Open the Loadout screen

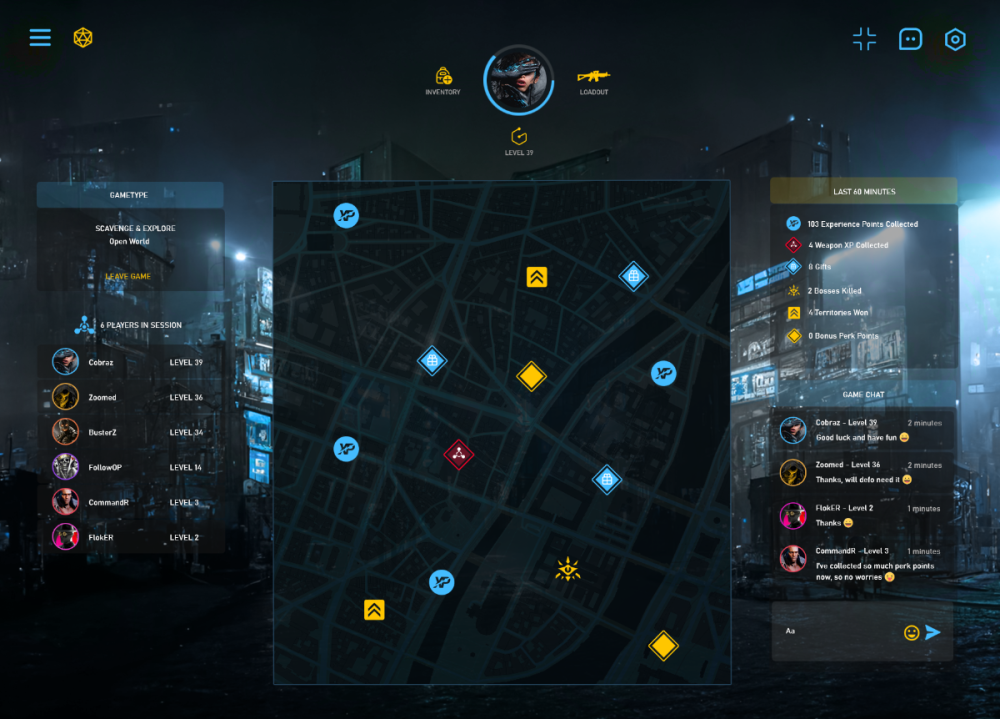pos(593,77)
